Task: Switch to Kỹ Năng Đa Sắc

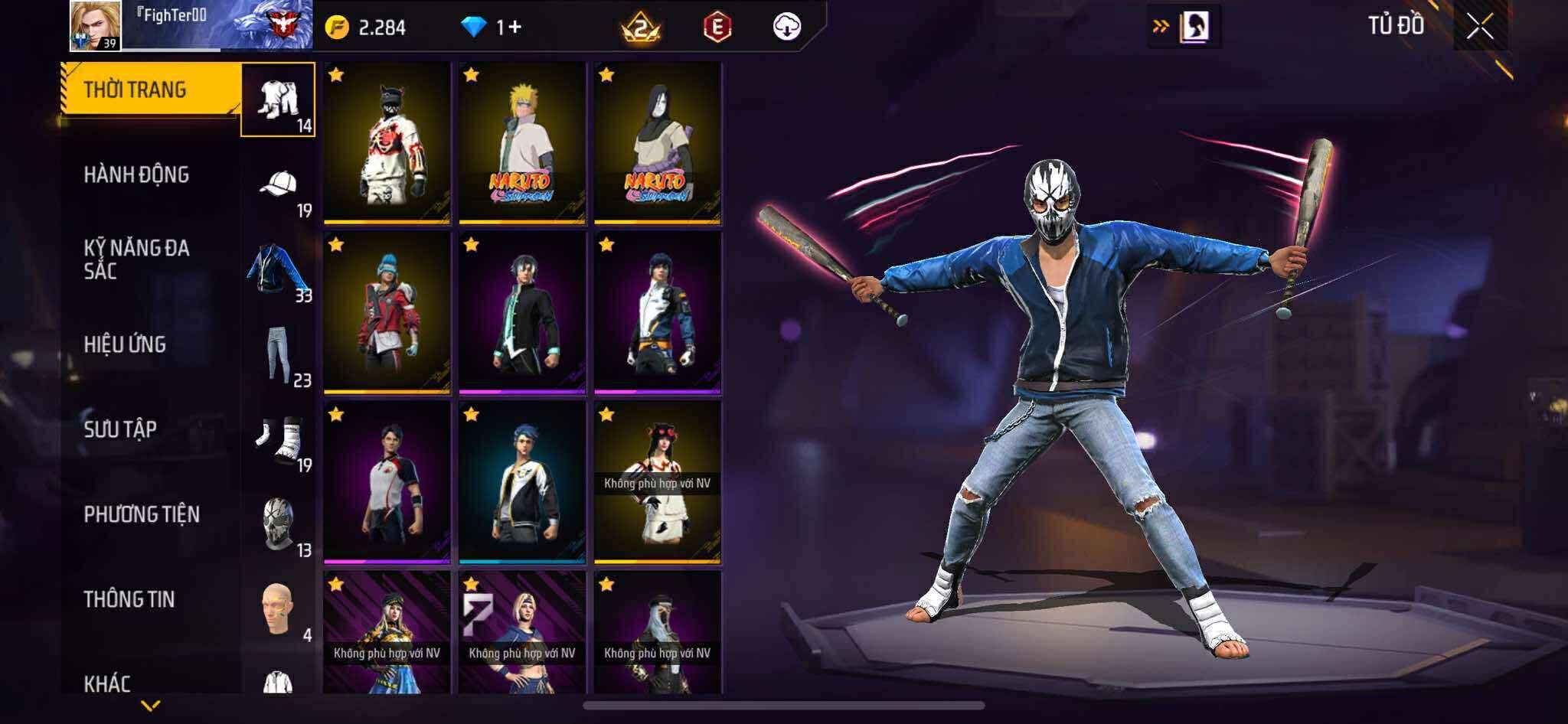Action: tap(136, 259)
